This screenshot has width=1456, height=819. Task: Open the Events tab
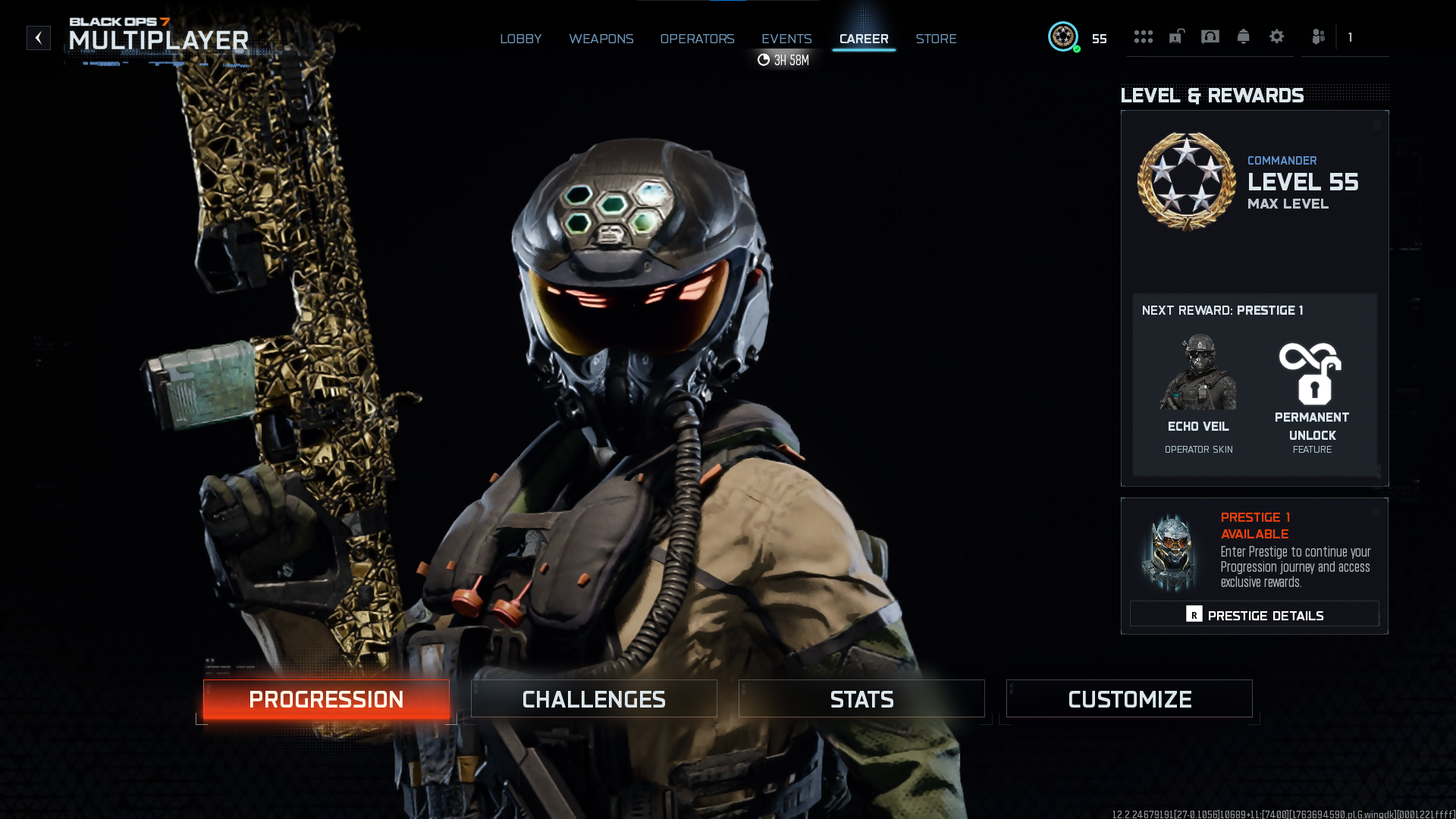coord(786,39)
